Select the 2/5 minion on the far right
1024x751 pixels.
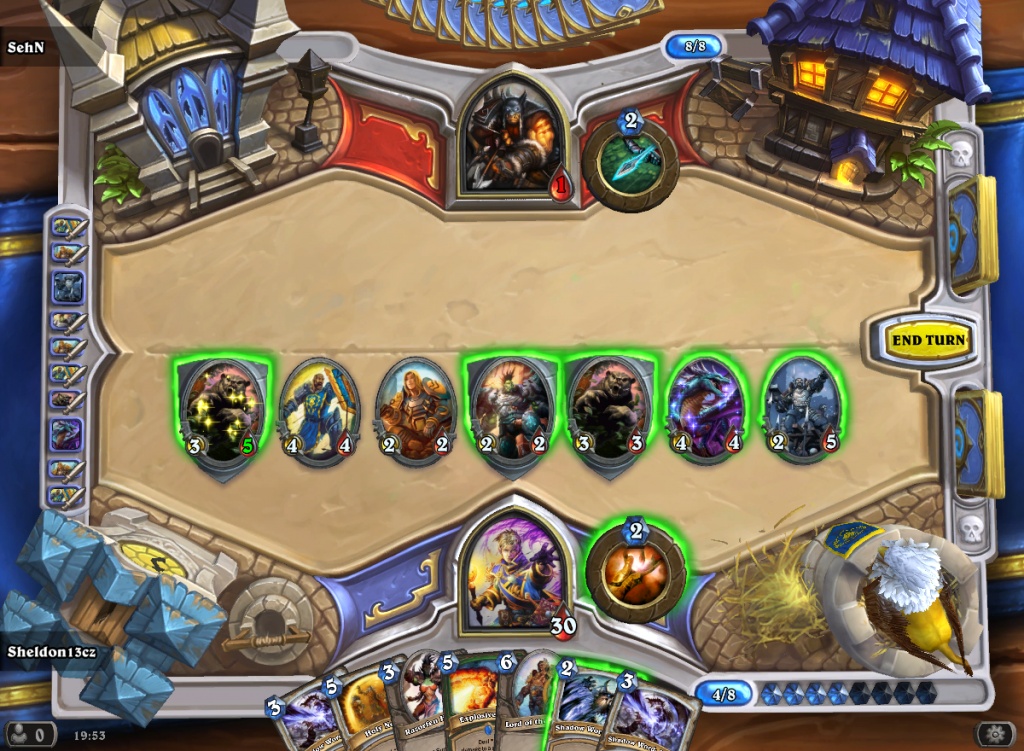click(x=802, y=411)
